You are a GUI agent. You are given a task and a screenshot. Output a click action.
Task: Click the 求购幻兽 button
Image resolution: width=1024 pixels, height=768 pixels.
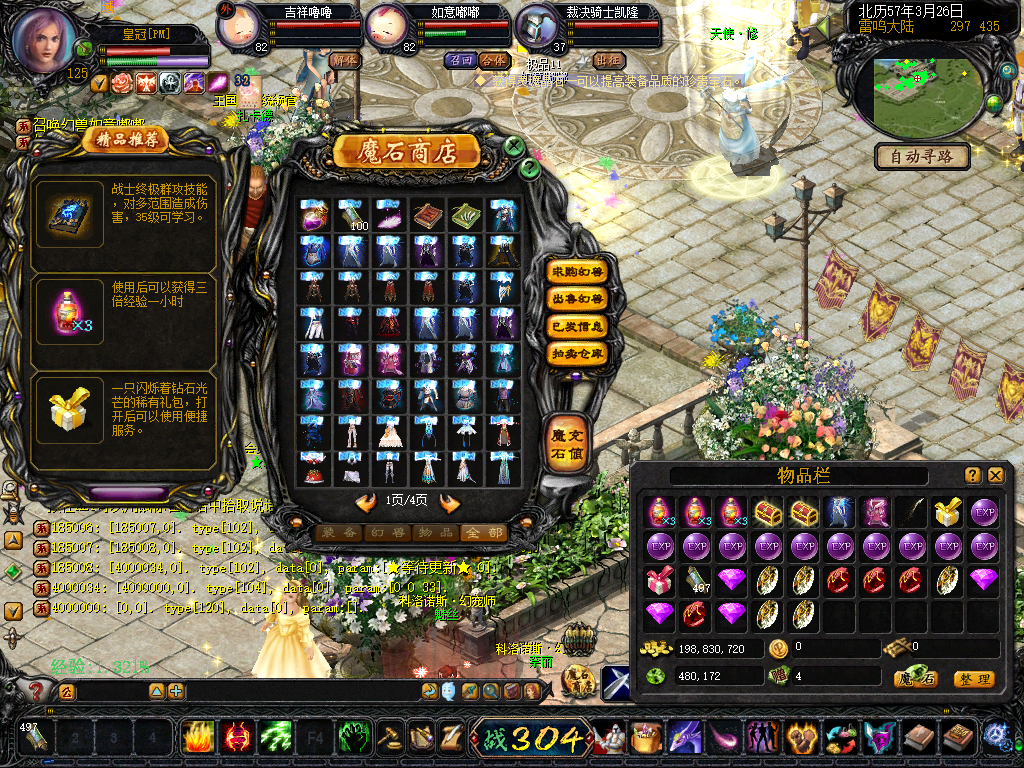(x=578, y=271)
